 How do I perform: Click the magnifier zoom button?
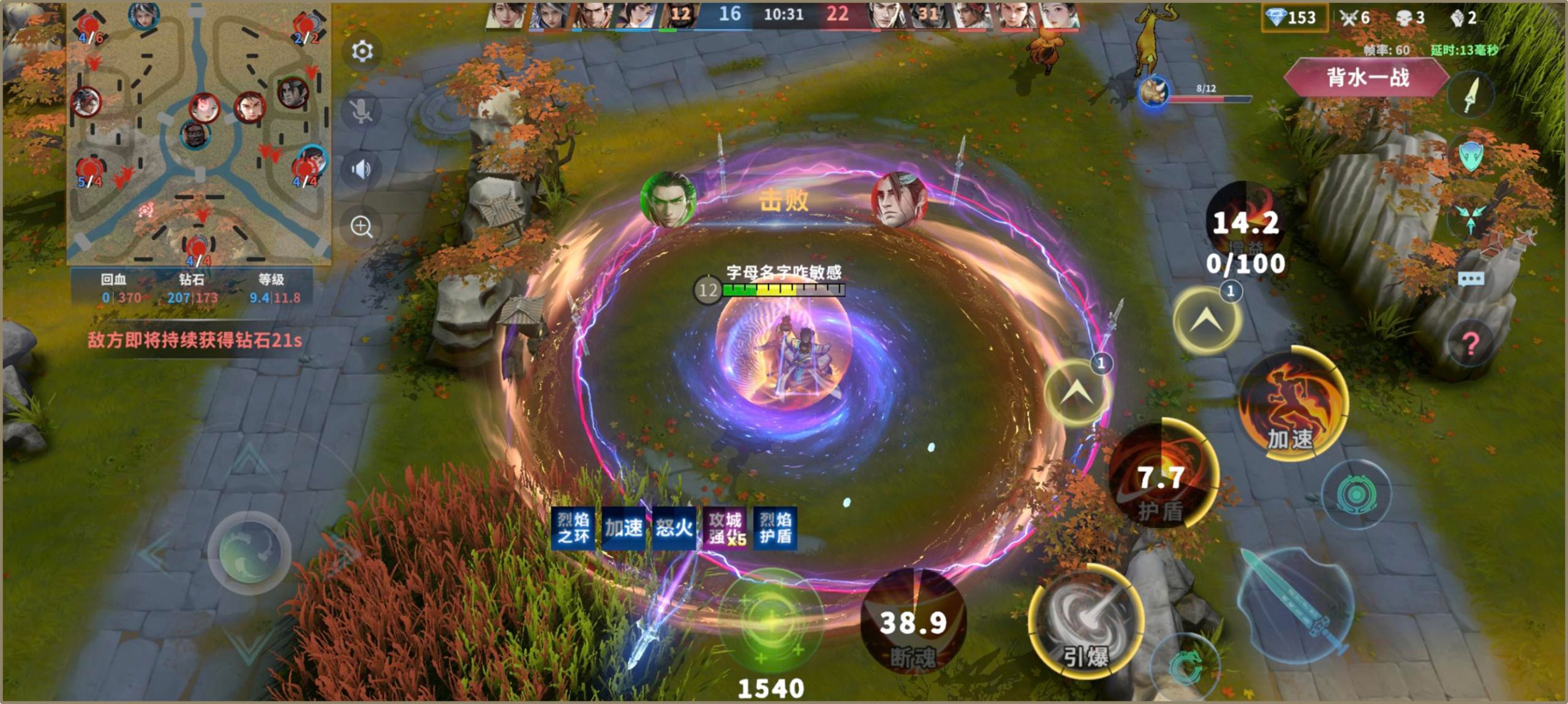361,227
